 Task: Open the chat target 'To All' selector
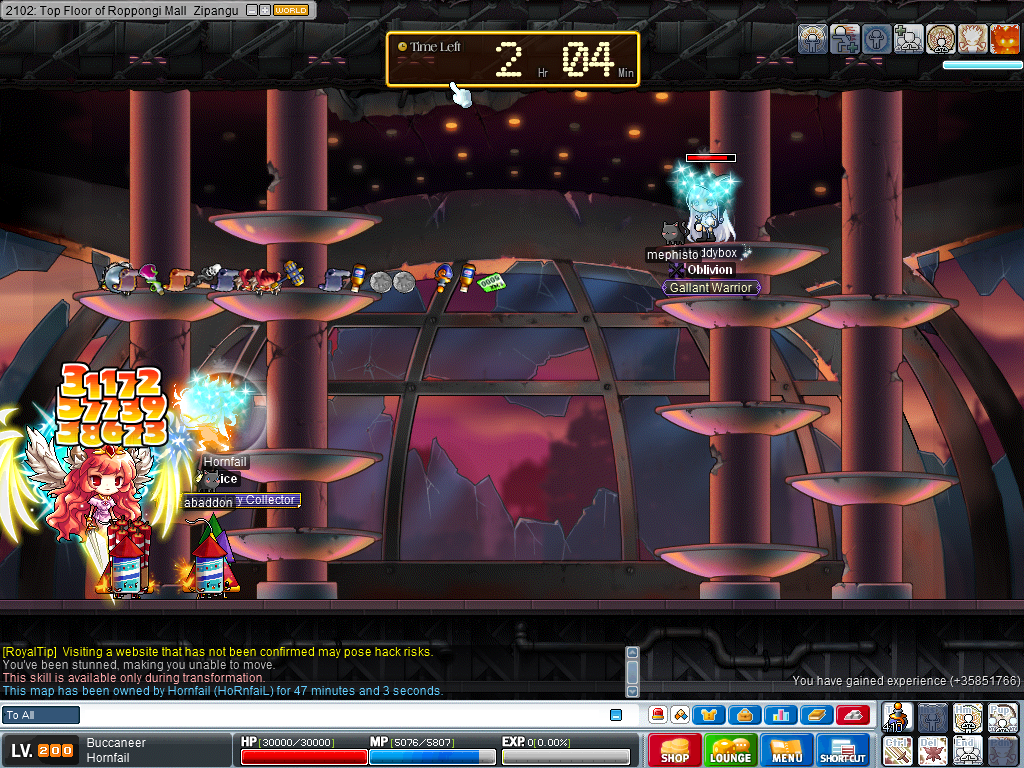click(x=41, y=715)
